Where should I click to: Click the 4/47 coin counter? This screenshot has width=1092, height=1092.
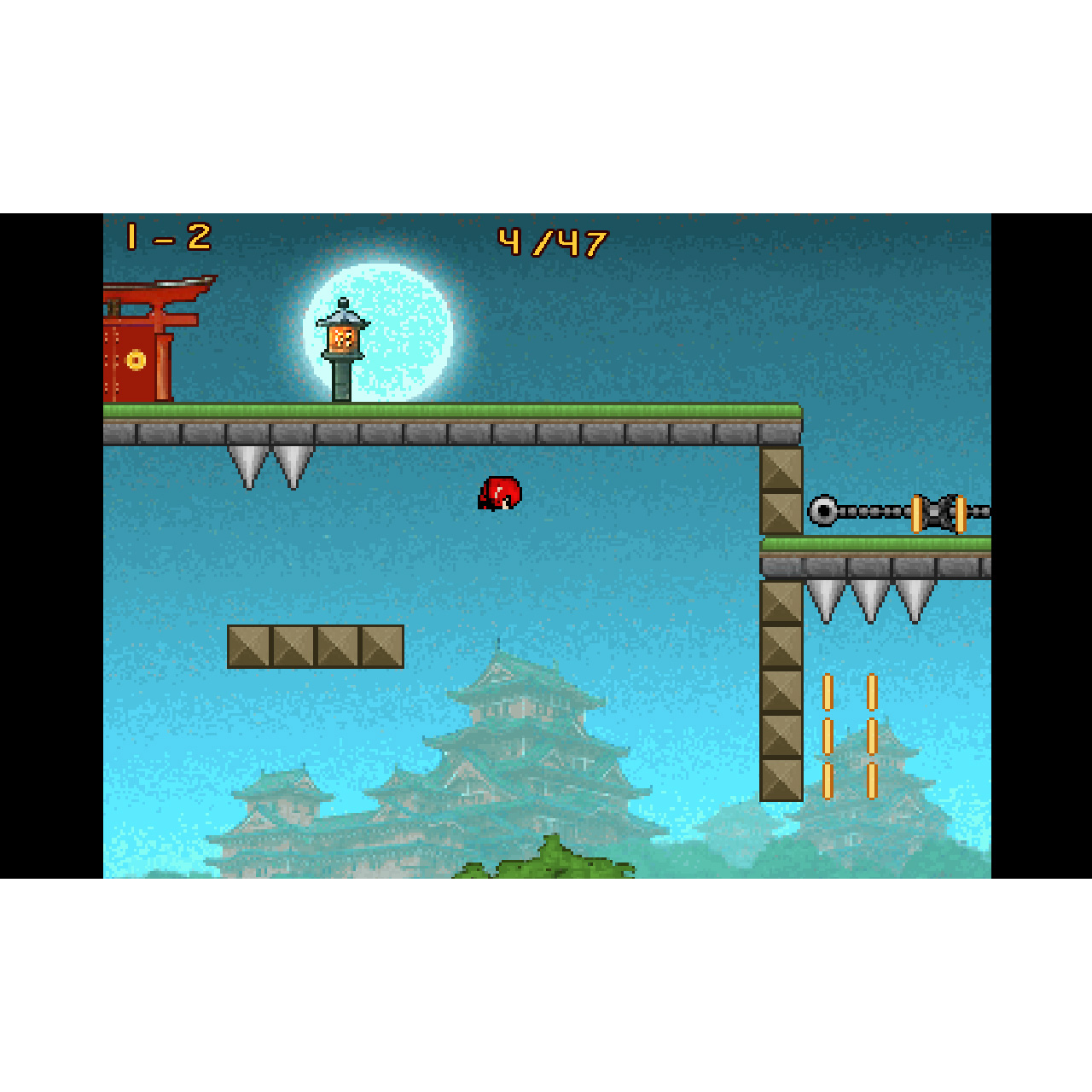tap(553, 241)
